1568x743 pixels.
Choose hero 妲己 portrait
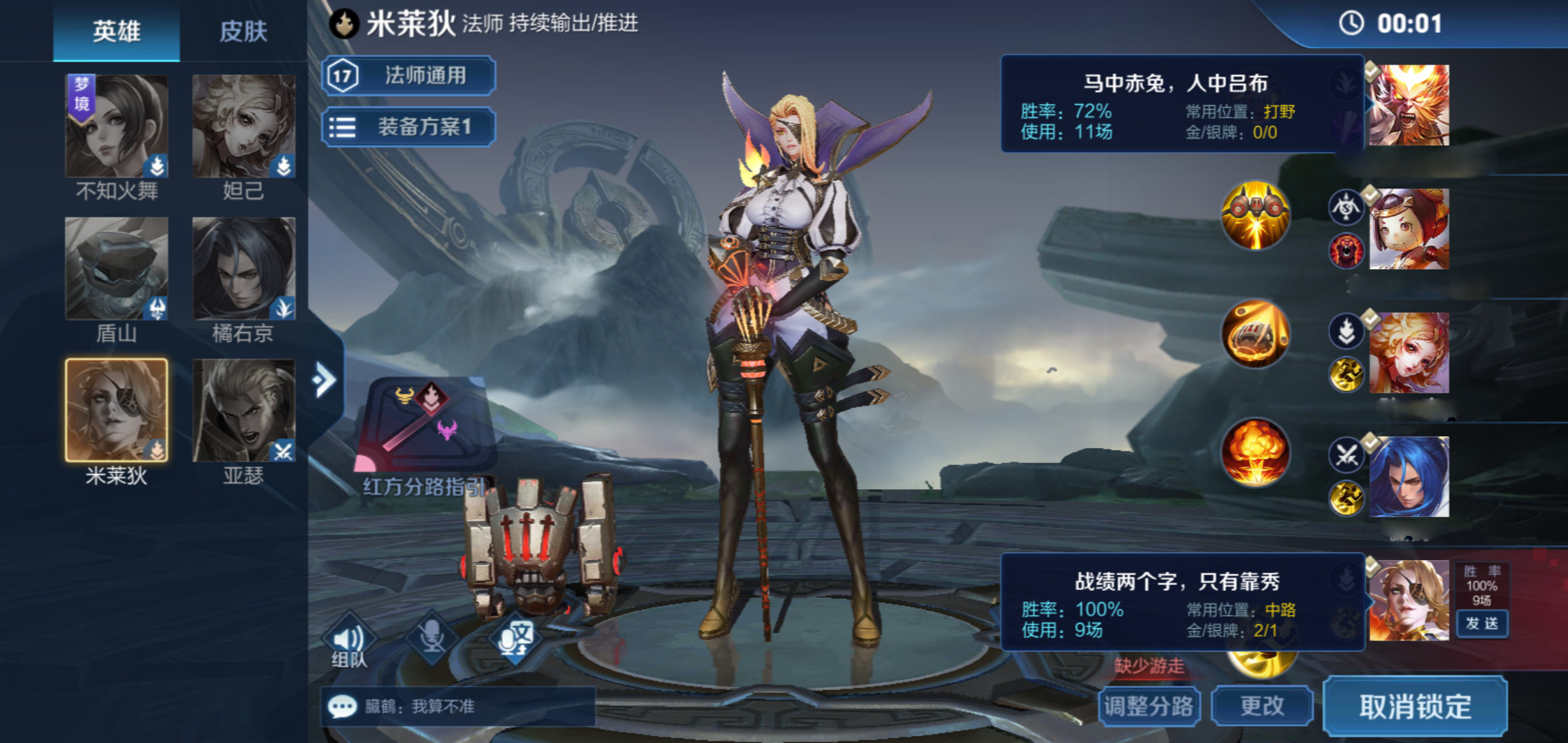coord(243,127)
